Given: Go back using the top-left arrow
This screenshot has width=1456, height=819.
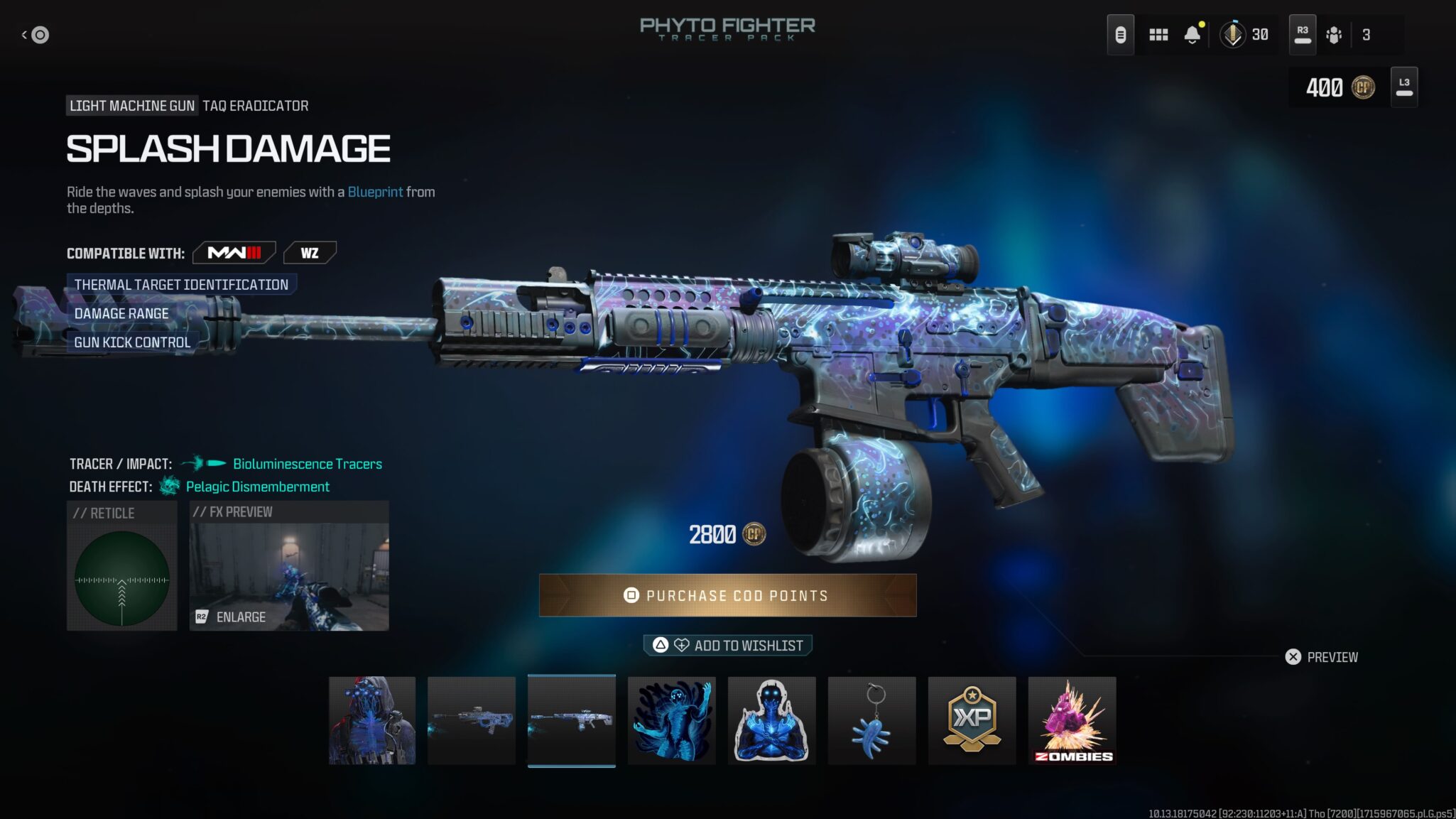Looking at the screenshot, I should [36, 34].
